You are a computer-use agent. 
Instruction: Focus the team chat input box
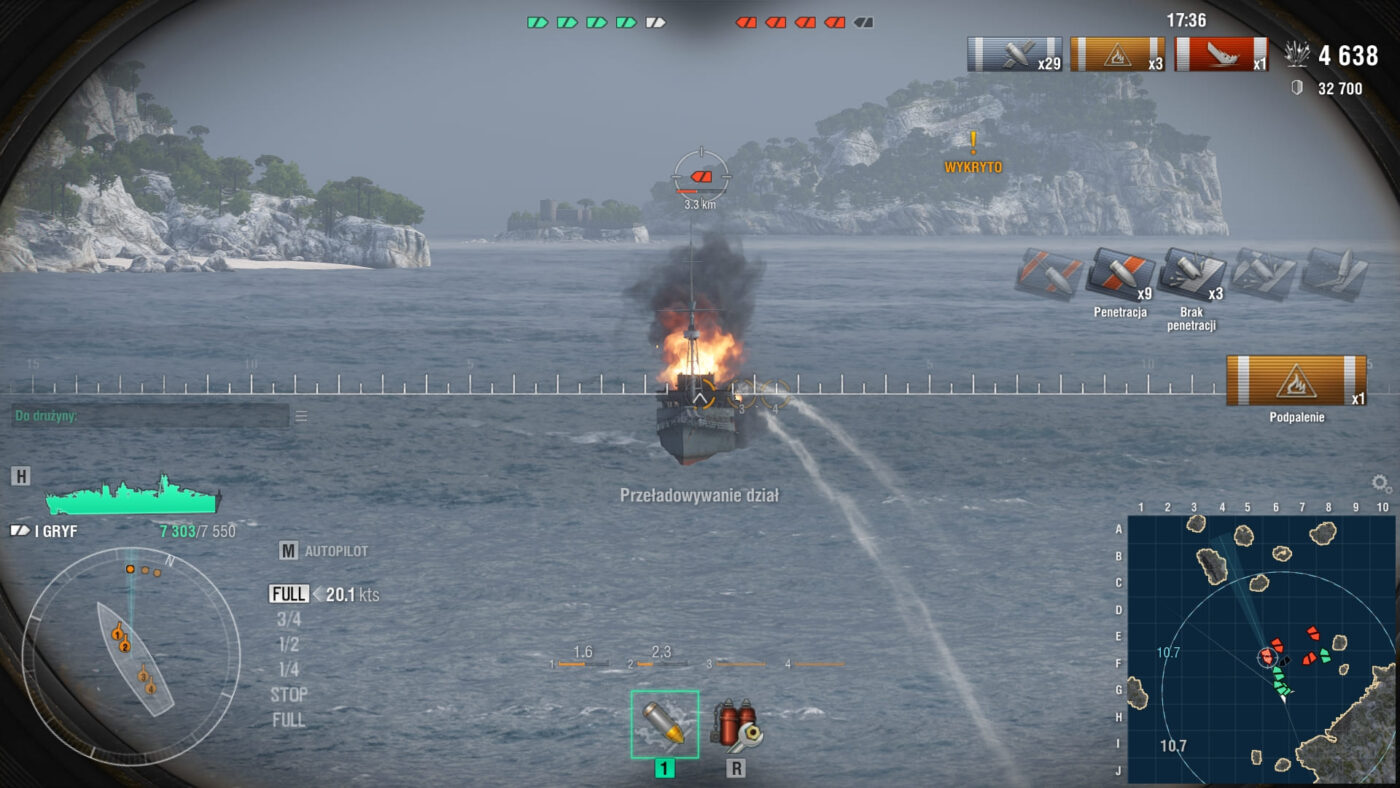(x=150, y=416)
